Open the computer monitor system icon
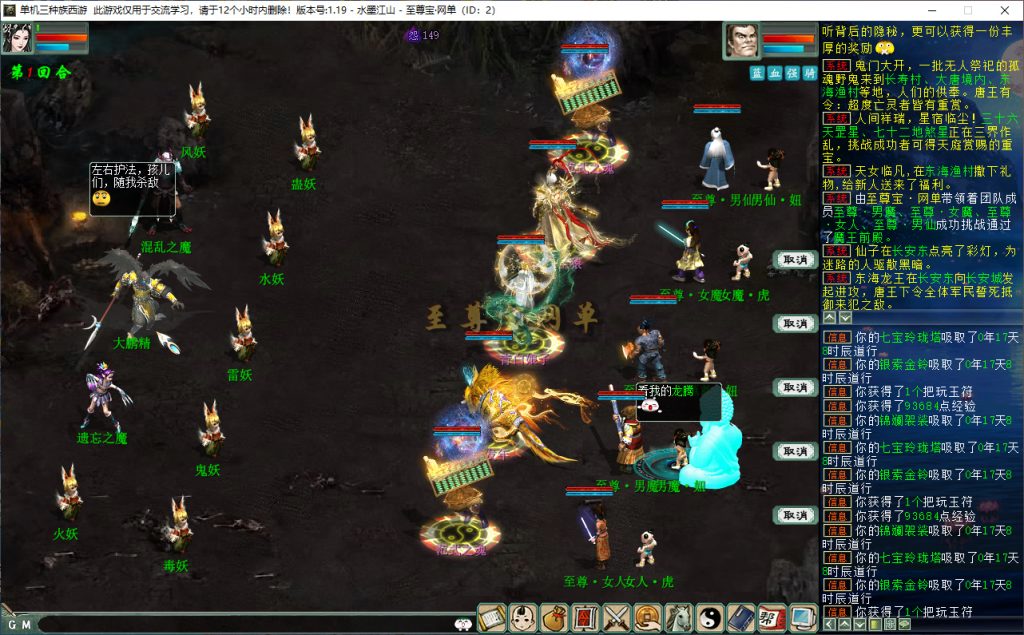The width and height of the screenshot is (1024, 635). point(802,618)
